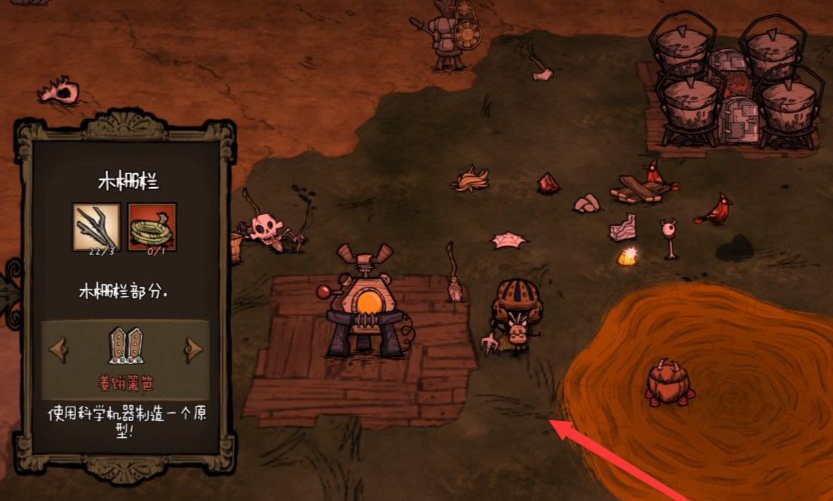Screen dimensions: 833x501
Task: Select the rope ingredient slot
Action: coord(152,227)
